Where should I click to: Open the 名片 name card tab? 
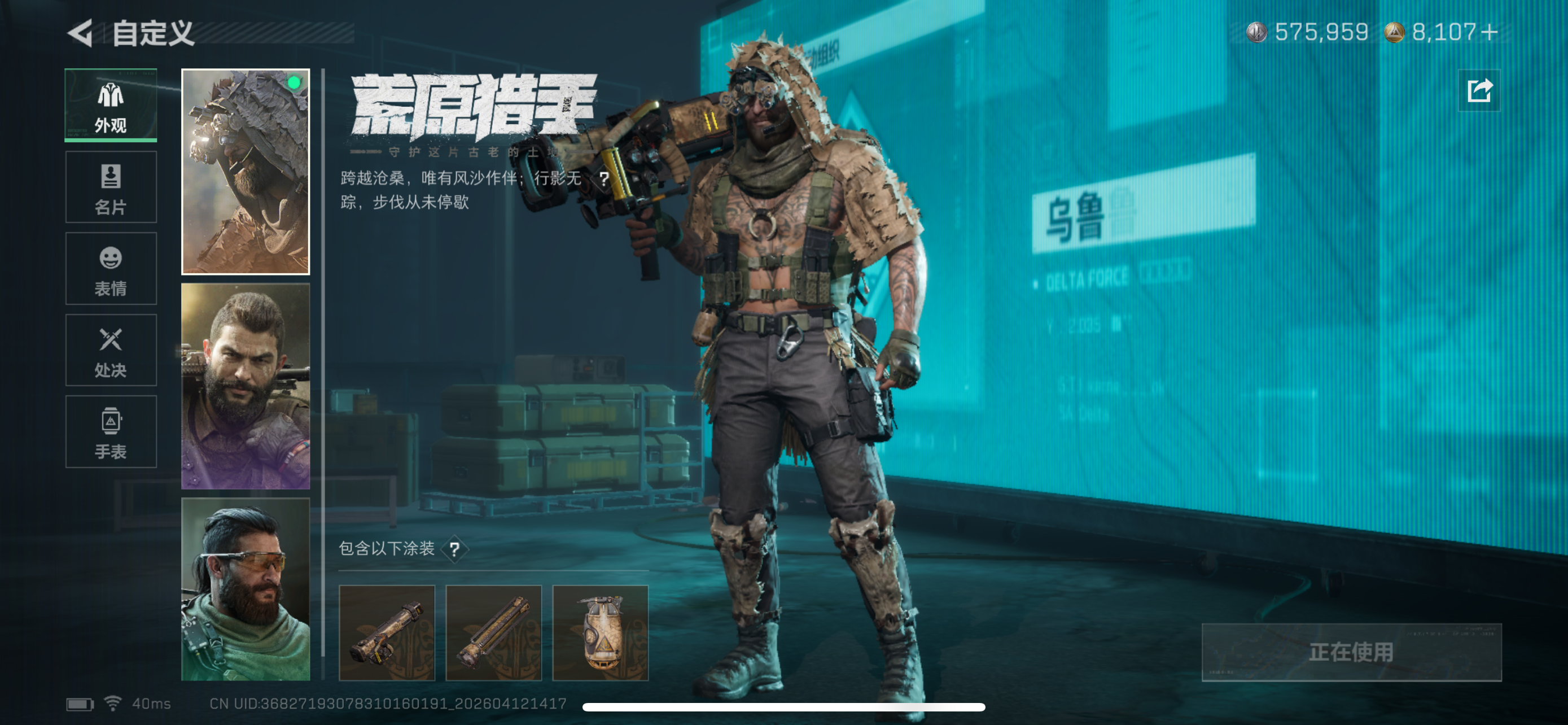pos(111,187)
